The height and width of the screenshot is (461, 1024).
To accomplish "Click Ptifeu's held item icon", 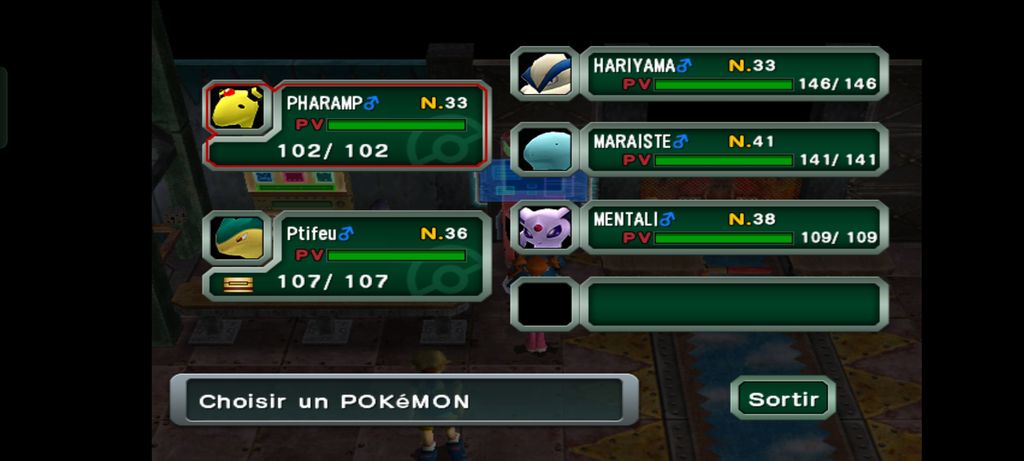I will click(x=238, y=284).
